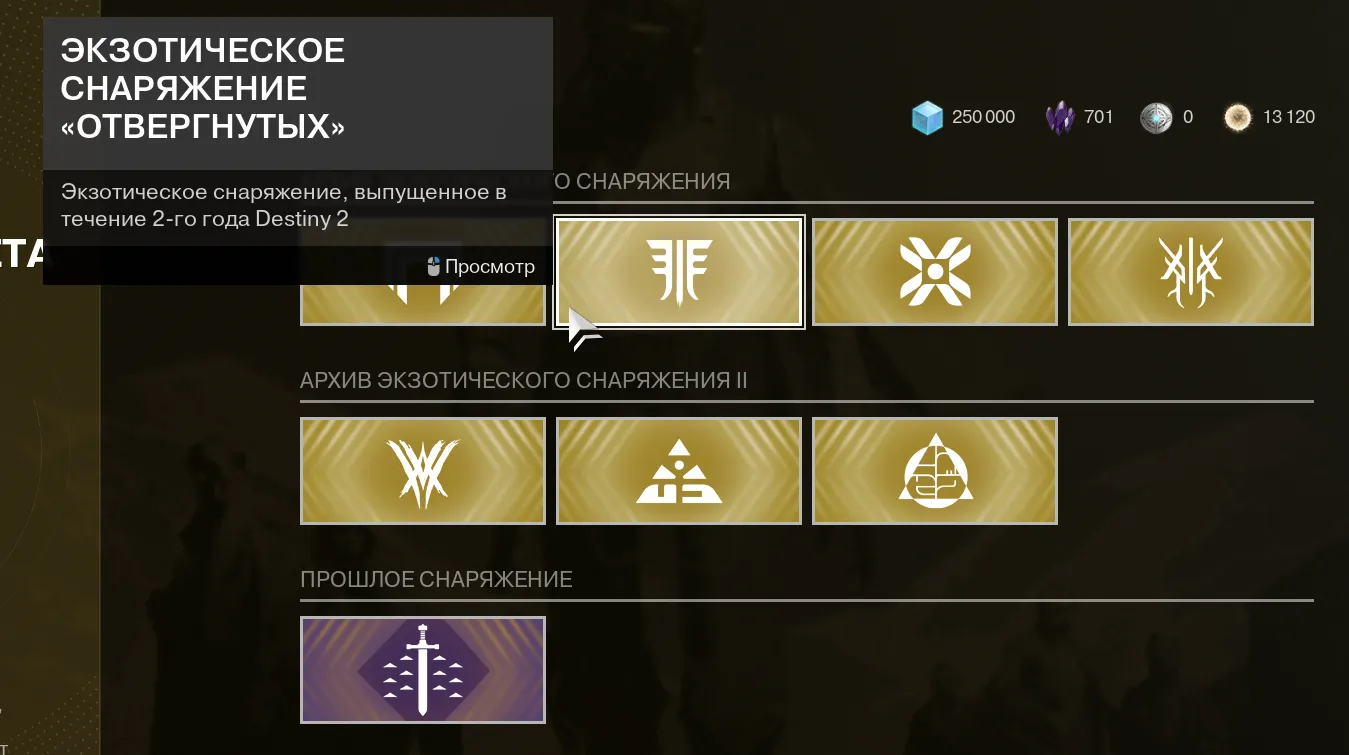The image size is (1349, 755).
Task: Choose the gold tile with the spiky W emblem
Action: click(x=422, y=470)
